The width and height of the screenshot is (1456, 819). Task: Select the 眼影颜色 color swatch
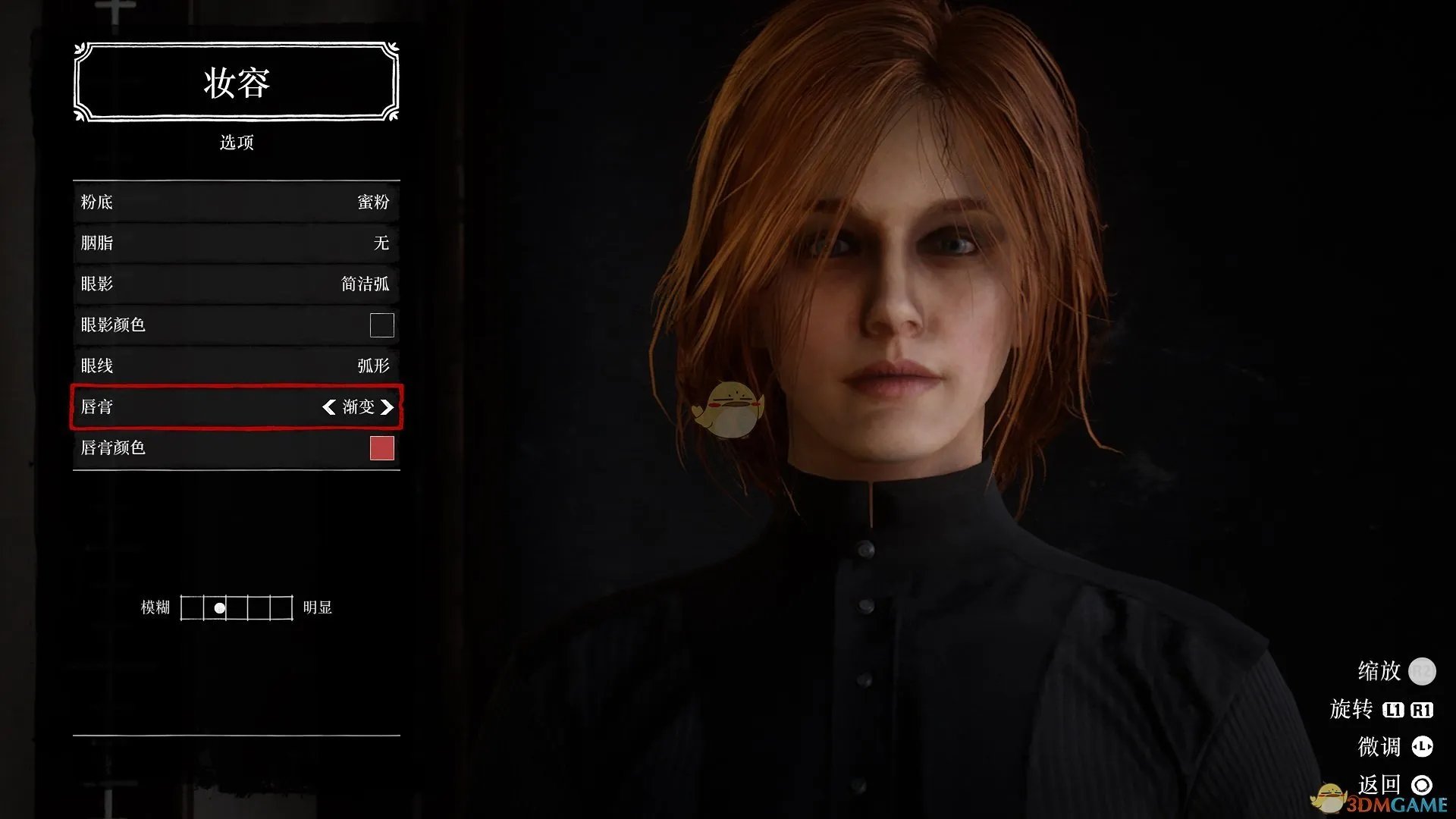(x=381, y=325)
